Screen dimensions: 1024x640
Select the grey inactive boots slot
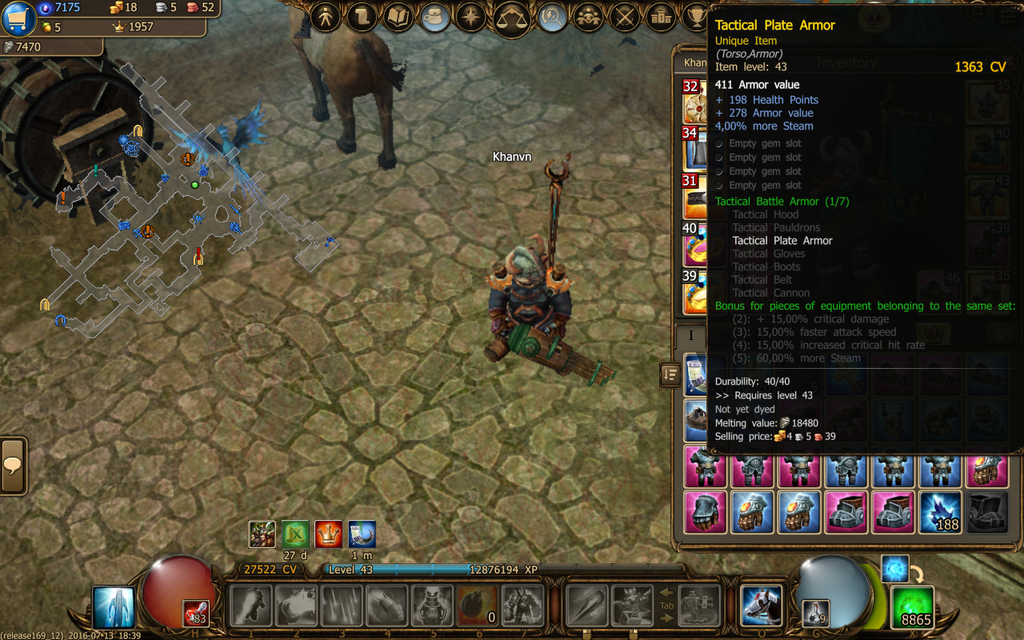[987, 511]
